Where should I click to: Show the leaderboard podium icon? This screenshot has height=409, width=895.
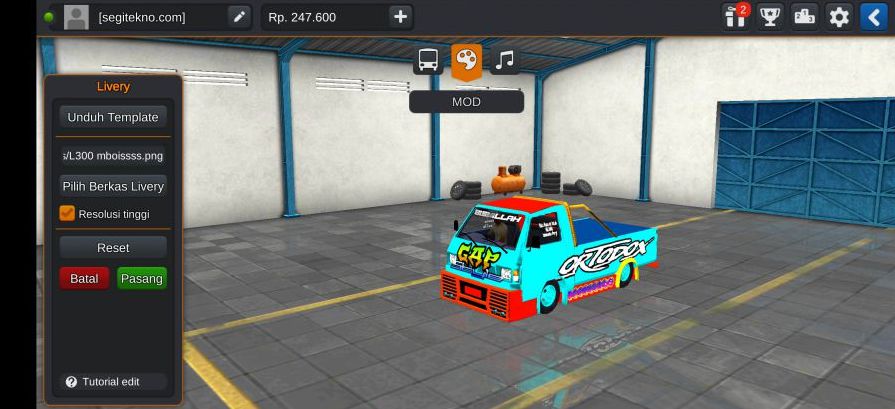(804, 17)
